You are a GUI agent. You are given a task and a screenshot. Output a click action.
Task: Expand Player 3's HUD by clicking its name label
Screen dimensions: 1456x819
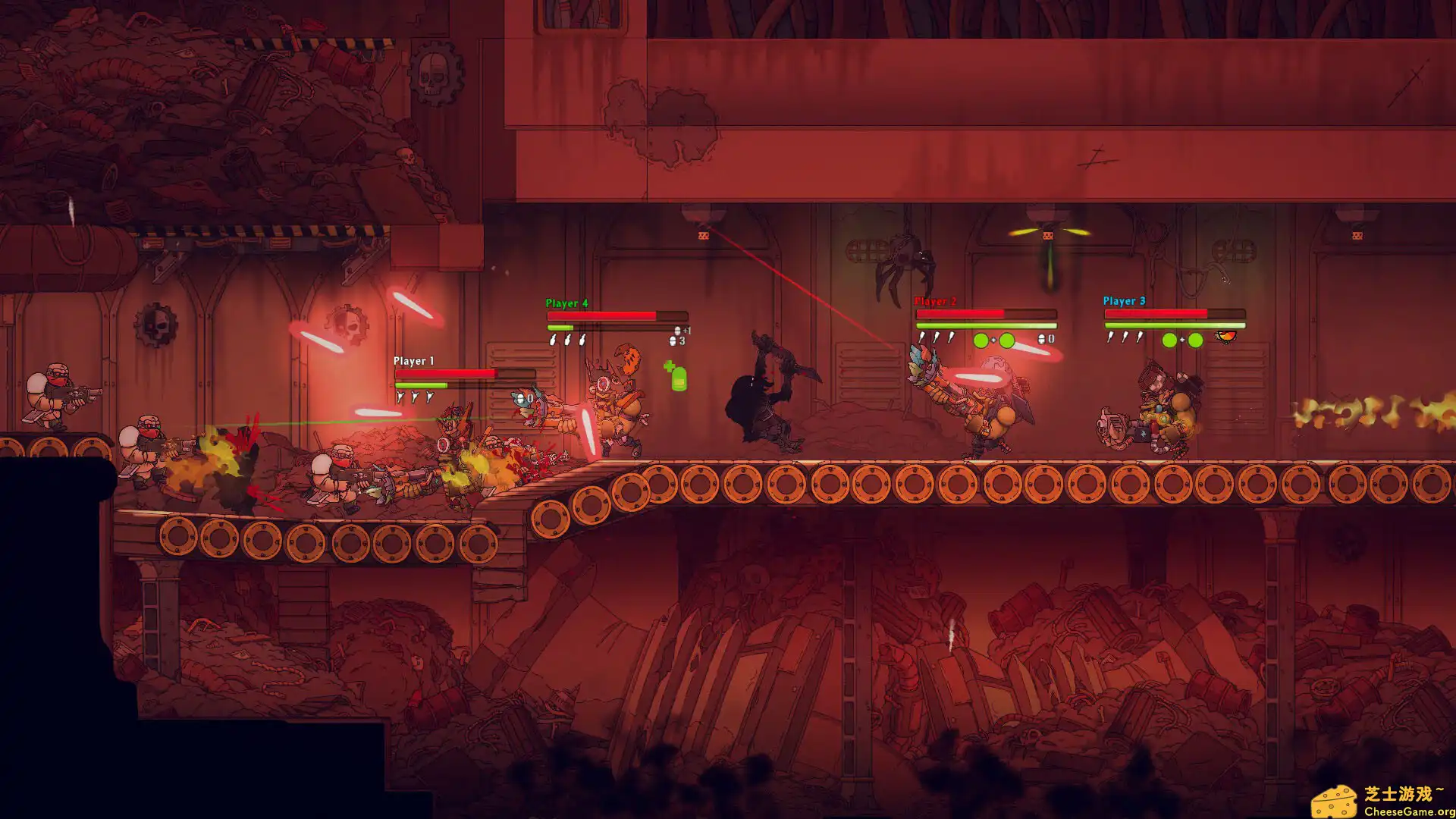point(1124,301)
